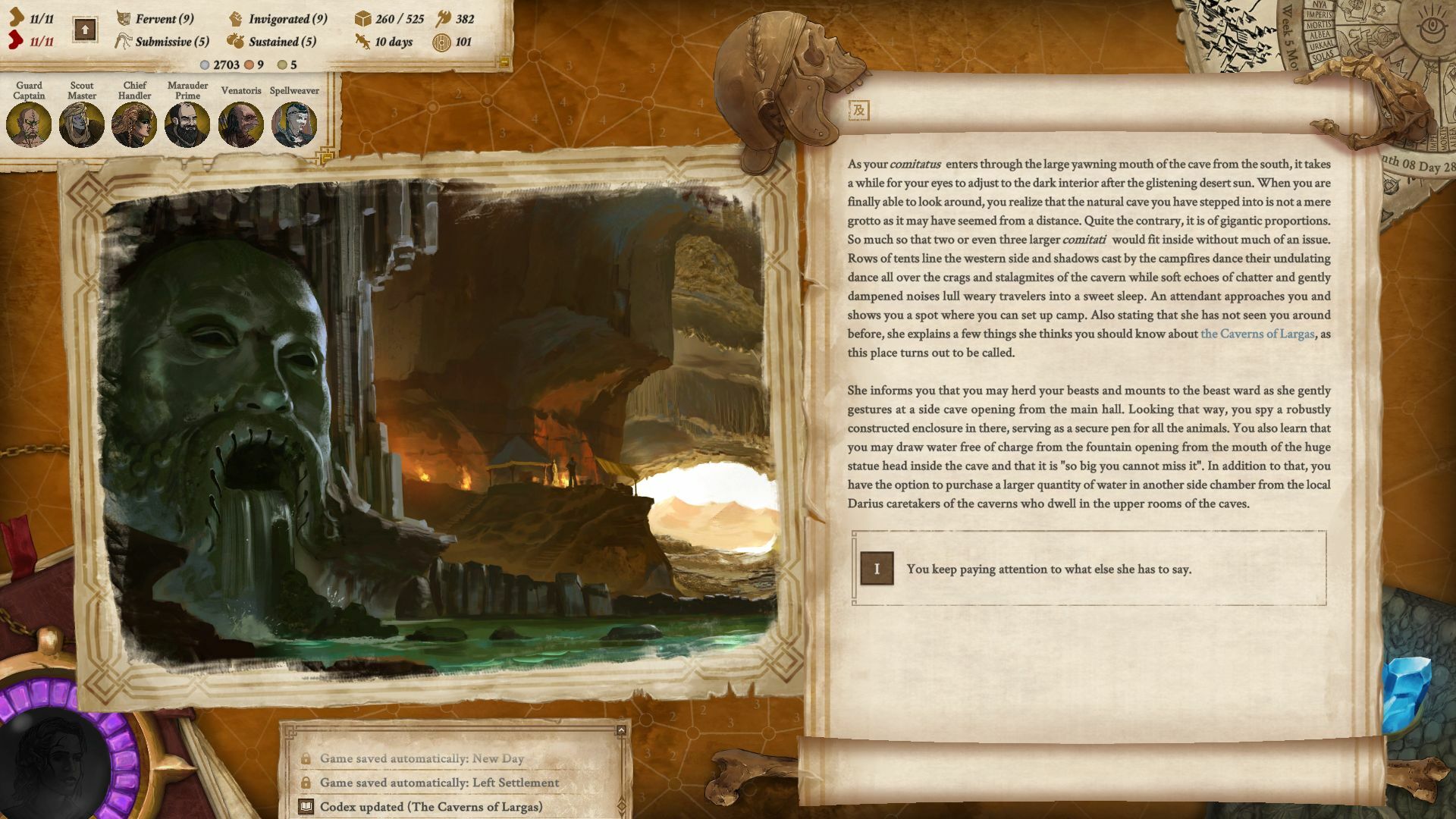Image resolution: width=1456 pixels, height=819 pixels.
Task: Select the Spellweaver companion portrait
Action: point(295,124)
